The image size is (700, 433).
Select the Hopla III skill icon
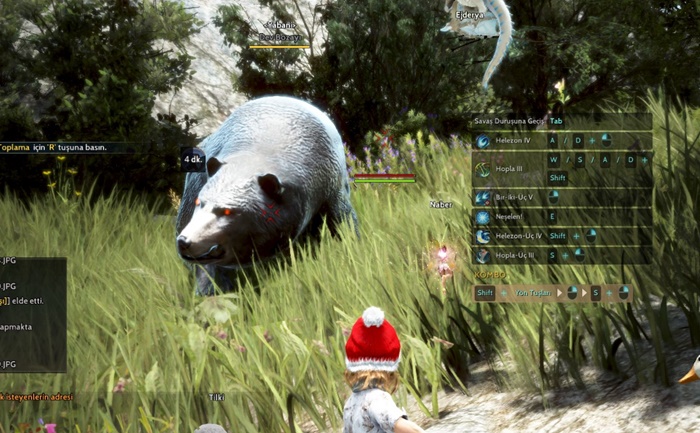[483, 169]
